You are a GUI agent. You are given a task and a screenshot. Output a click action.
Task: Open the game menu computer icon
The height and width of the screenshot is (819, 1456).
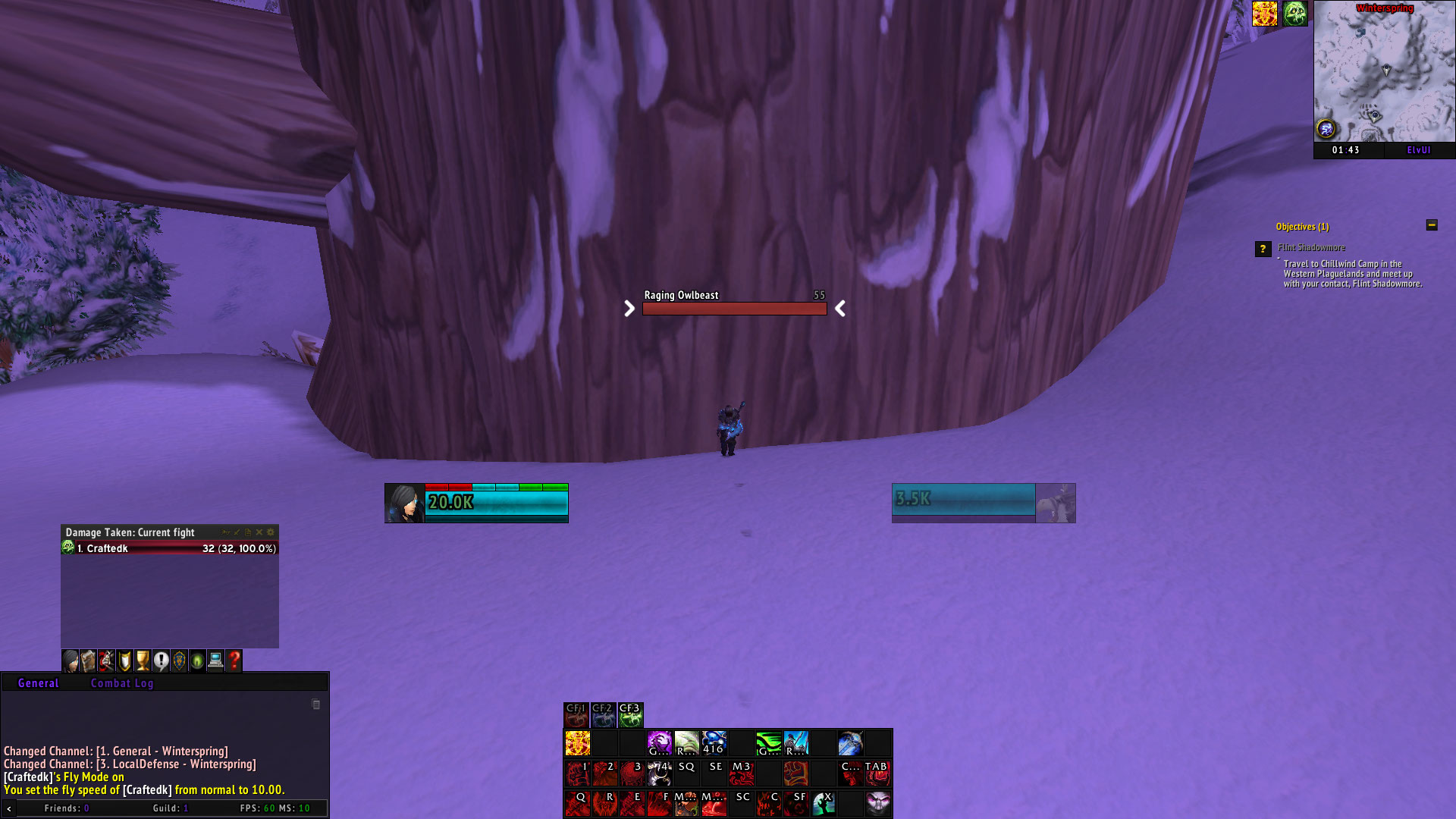tap(215, 661)
